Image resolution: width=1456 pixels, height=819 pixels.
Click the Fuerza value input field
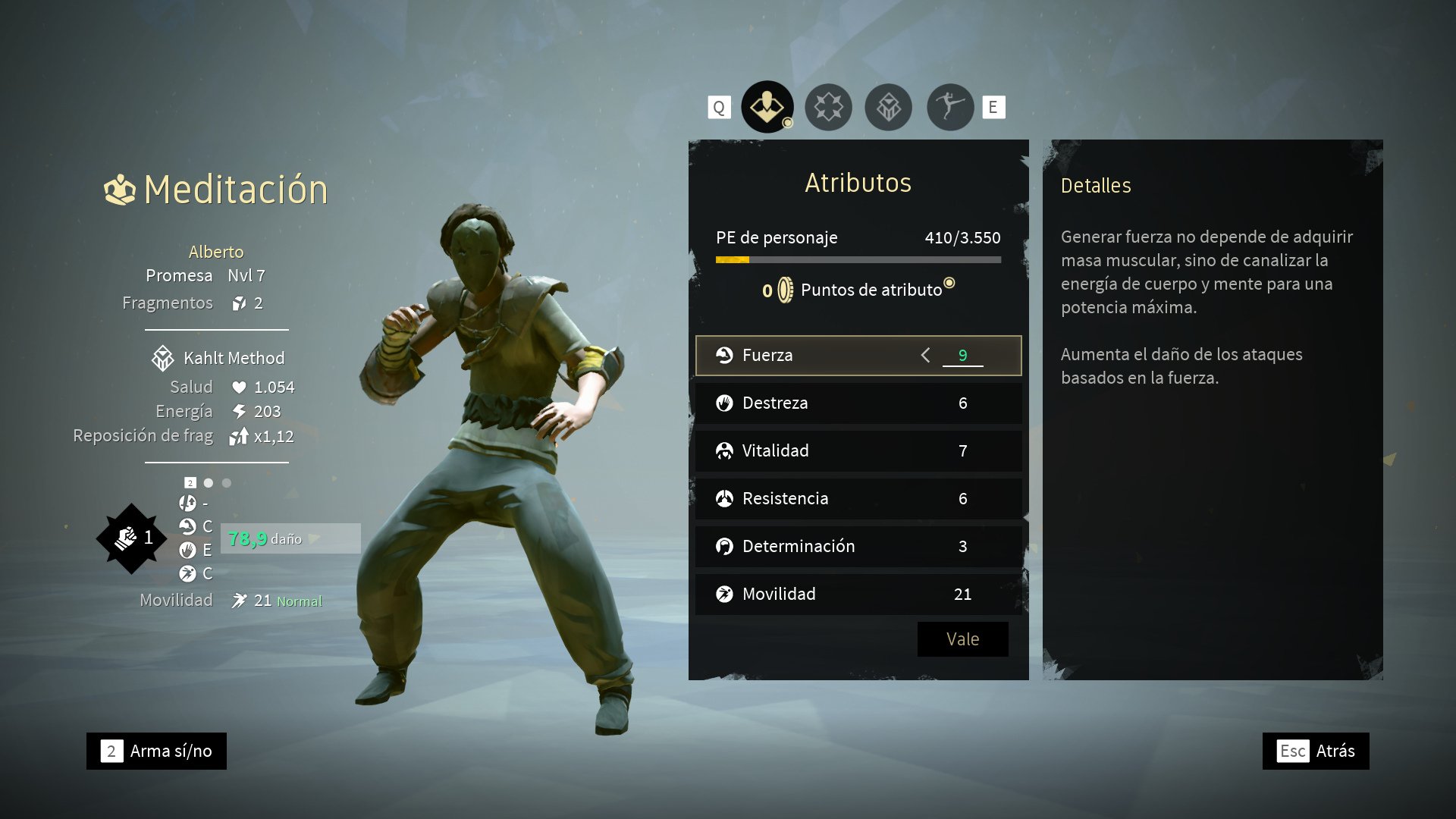[x=963, y=355]
